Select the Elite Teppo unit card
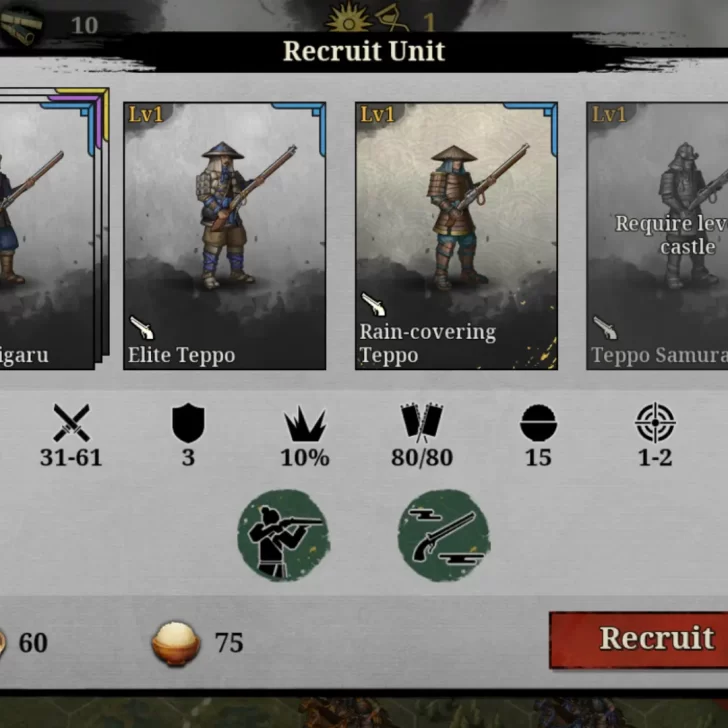728x728 pixels. 224,236
